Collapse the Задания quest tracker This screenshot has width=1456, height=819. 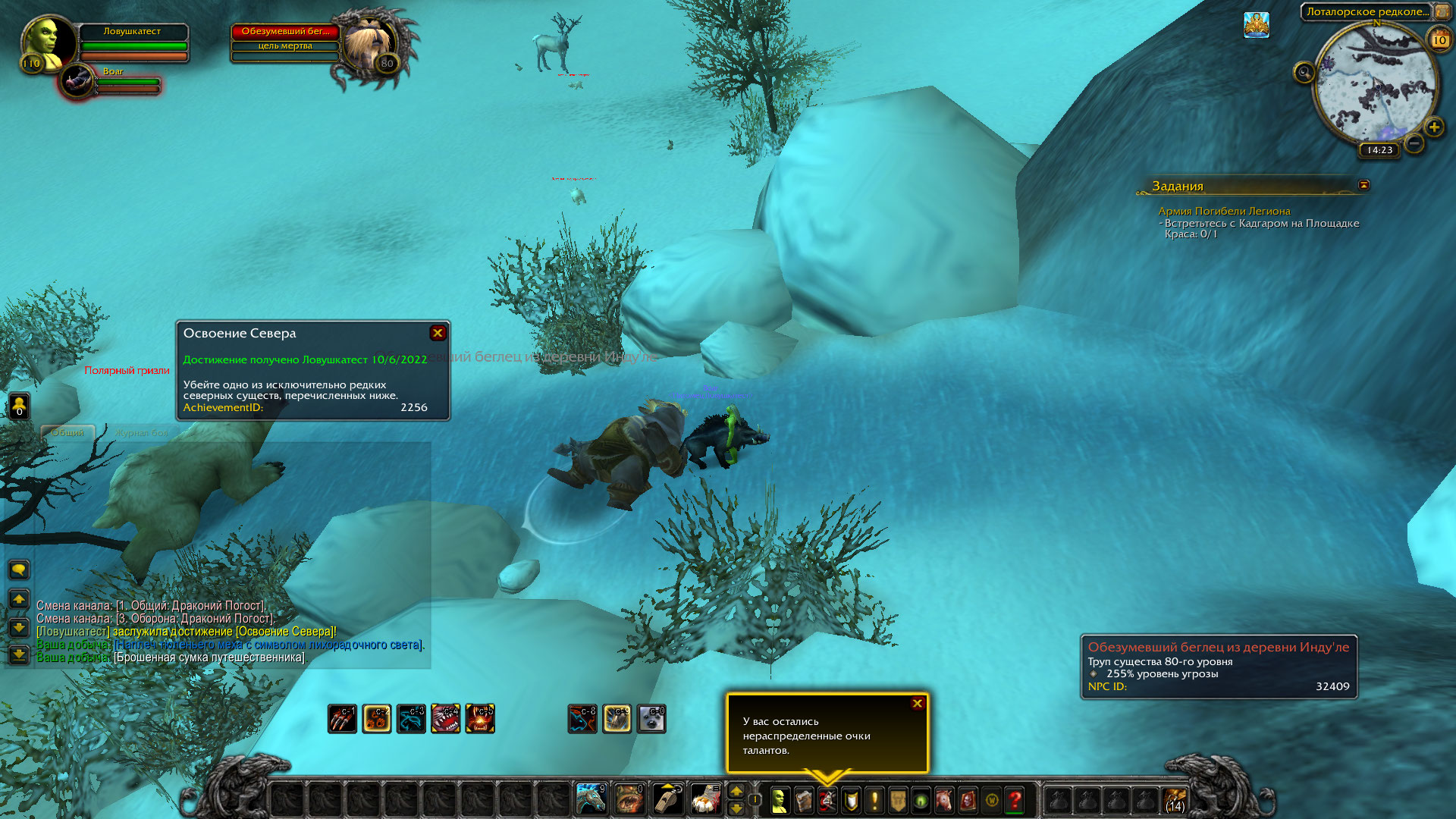coord(1363,185)
